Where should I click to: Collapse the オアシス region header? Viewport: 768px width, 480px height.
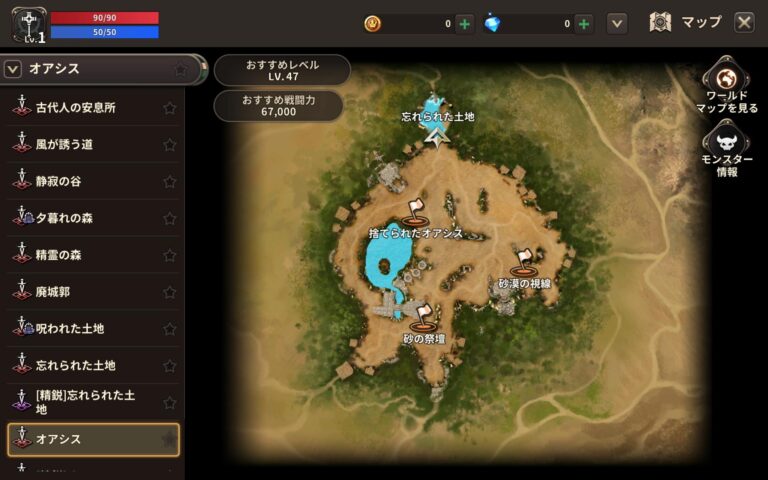pos(14,69)
